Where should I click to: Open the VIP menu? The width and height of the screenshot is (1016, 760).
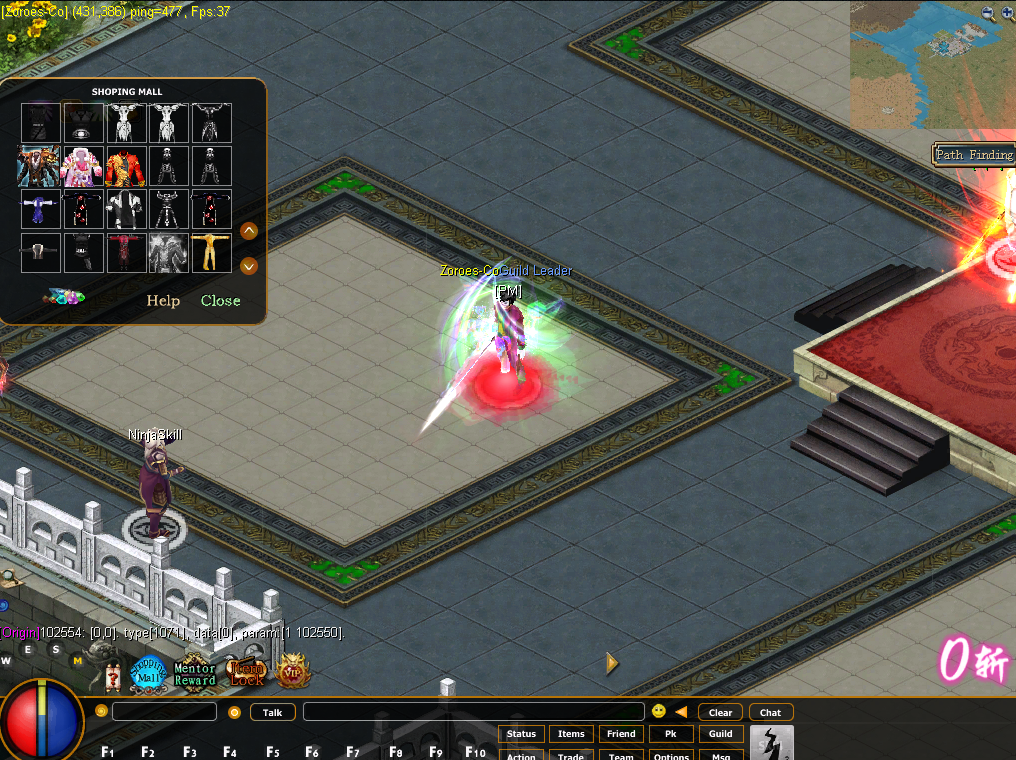coord(294,671)
